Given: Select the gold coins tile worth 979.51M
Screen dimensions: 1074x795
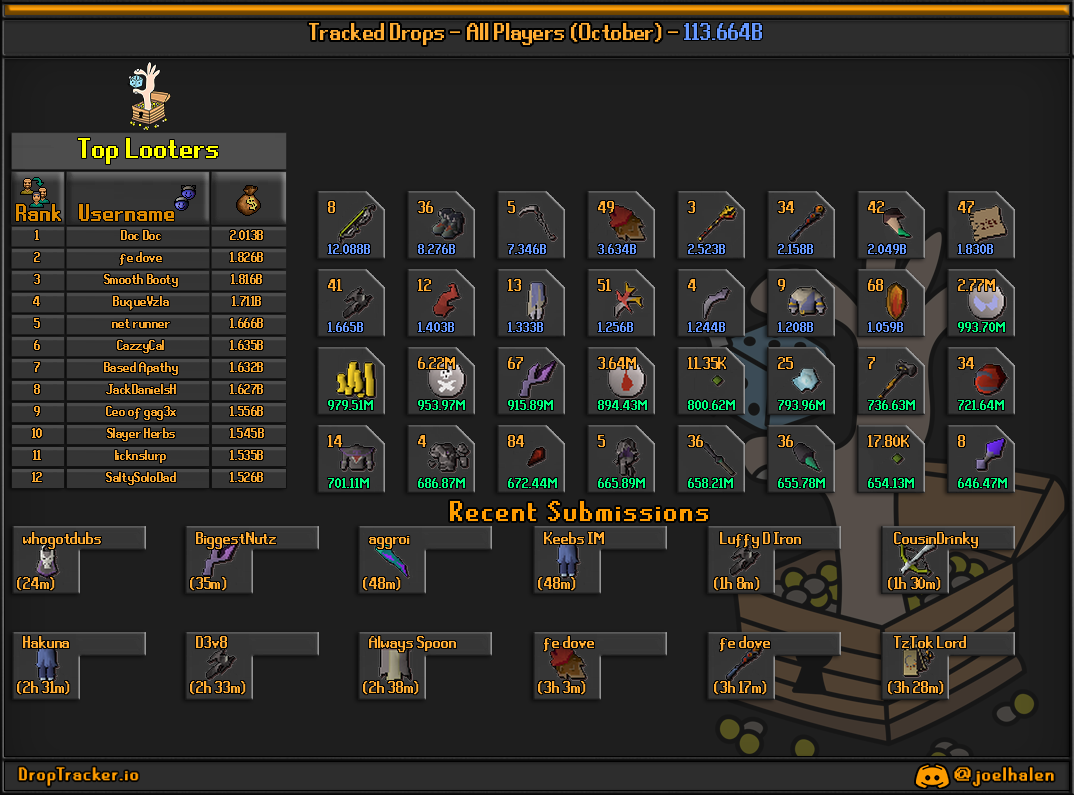Looking at the screenshot, I should tap(350, 381).
